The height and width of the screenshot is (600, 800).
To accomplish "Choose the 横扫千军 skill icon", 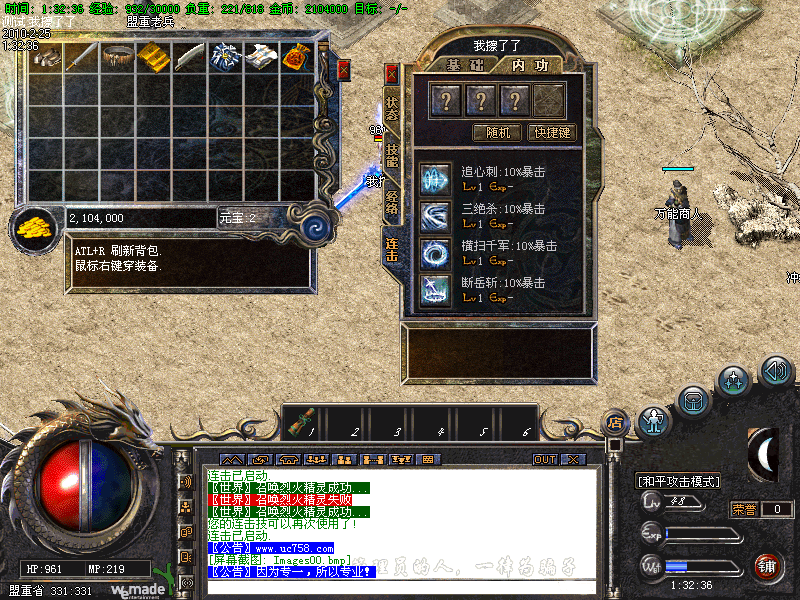I will click(435, 252).
